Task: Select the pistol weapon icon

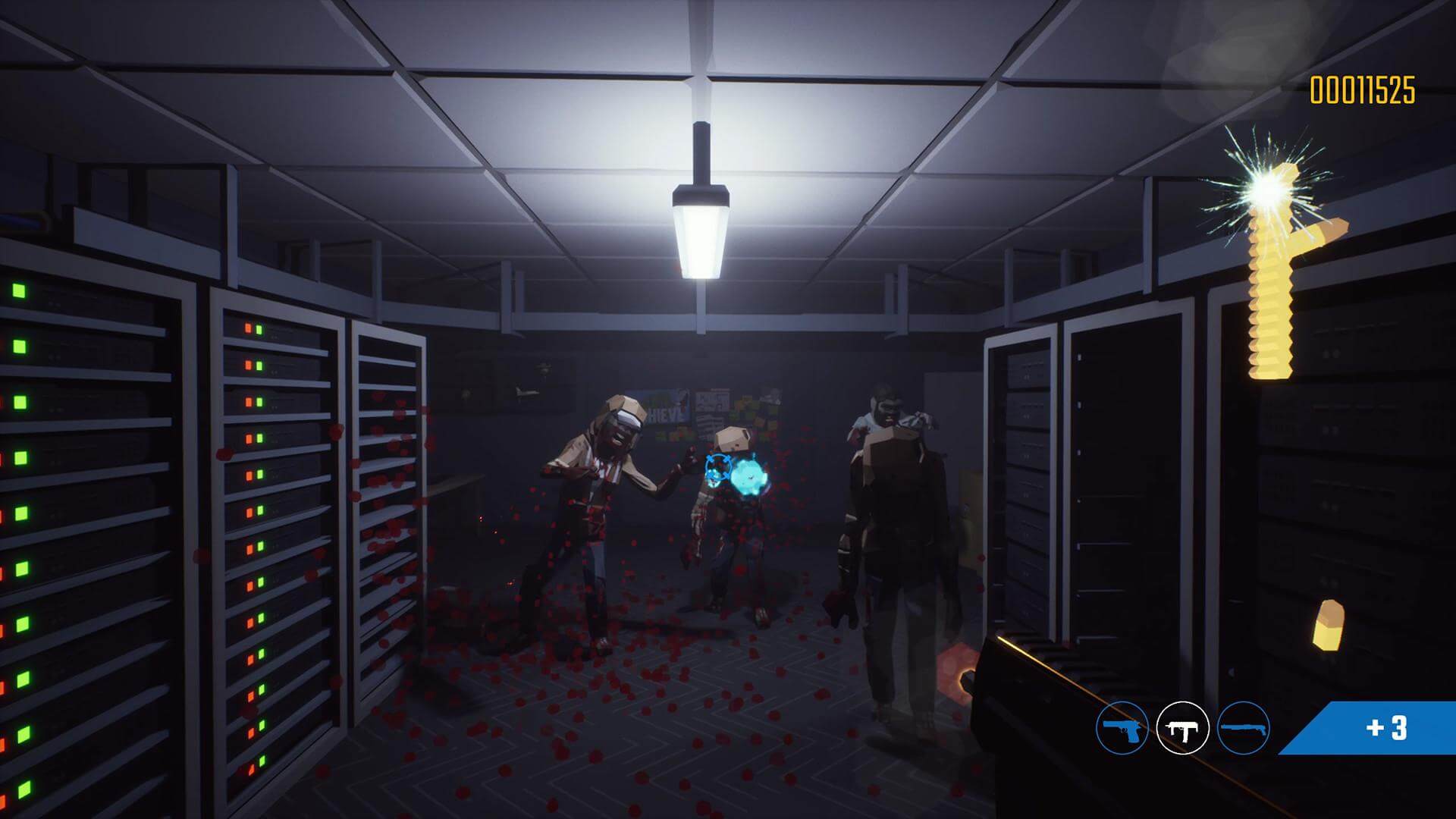Action: click(1122, 728)
